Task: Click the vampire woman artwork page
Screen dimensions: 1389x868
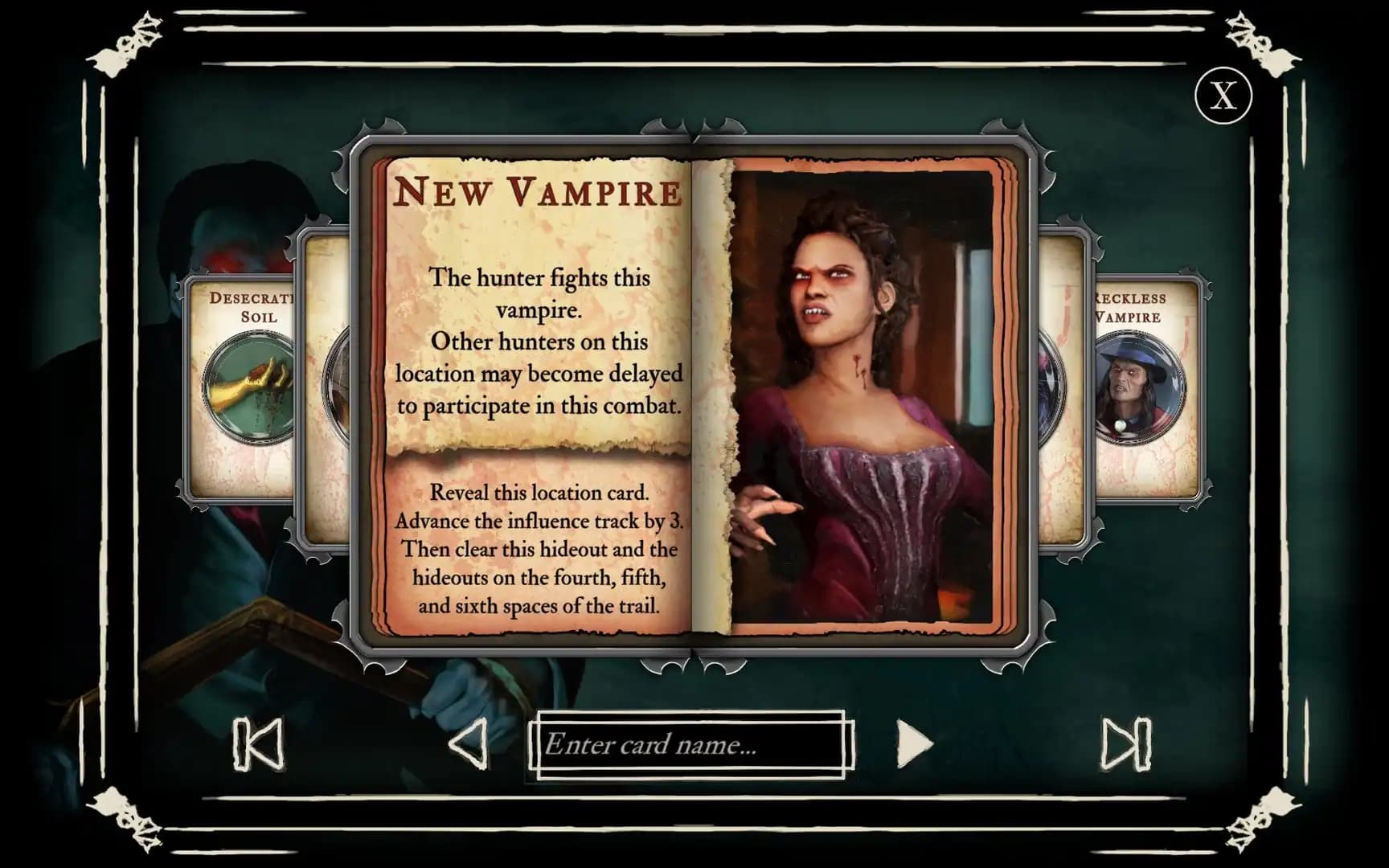Action: 860,402
